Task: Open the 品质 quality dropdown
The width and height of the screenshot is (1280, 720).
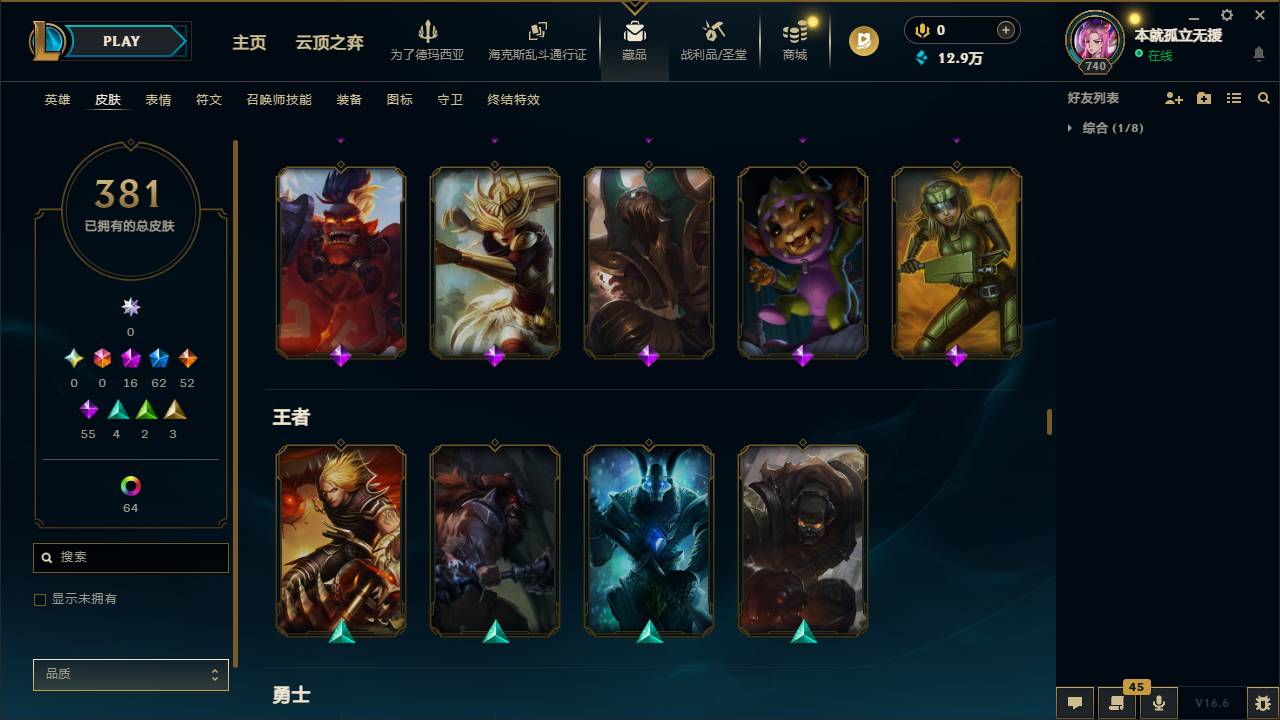Action: 130,674
